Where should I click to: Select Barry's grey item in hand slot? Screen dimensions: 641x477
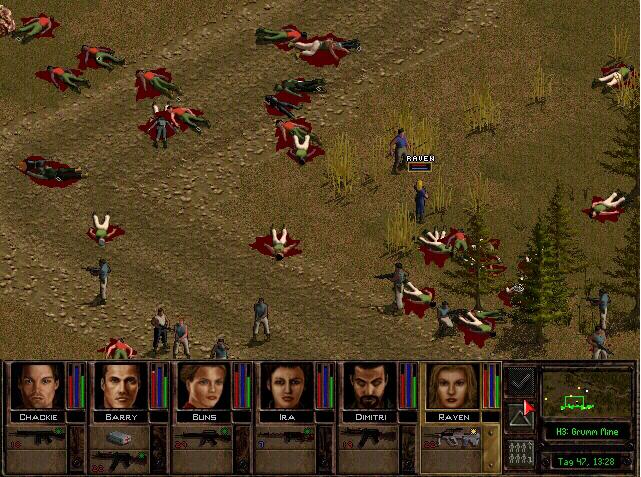pyautogui.click(x=119, y=437)
